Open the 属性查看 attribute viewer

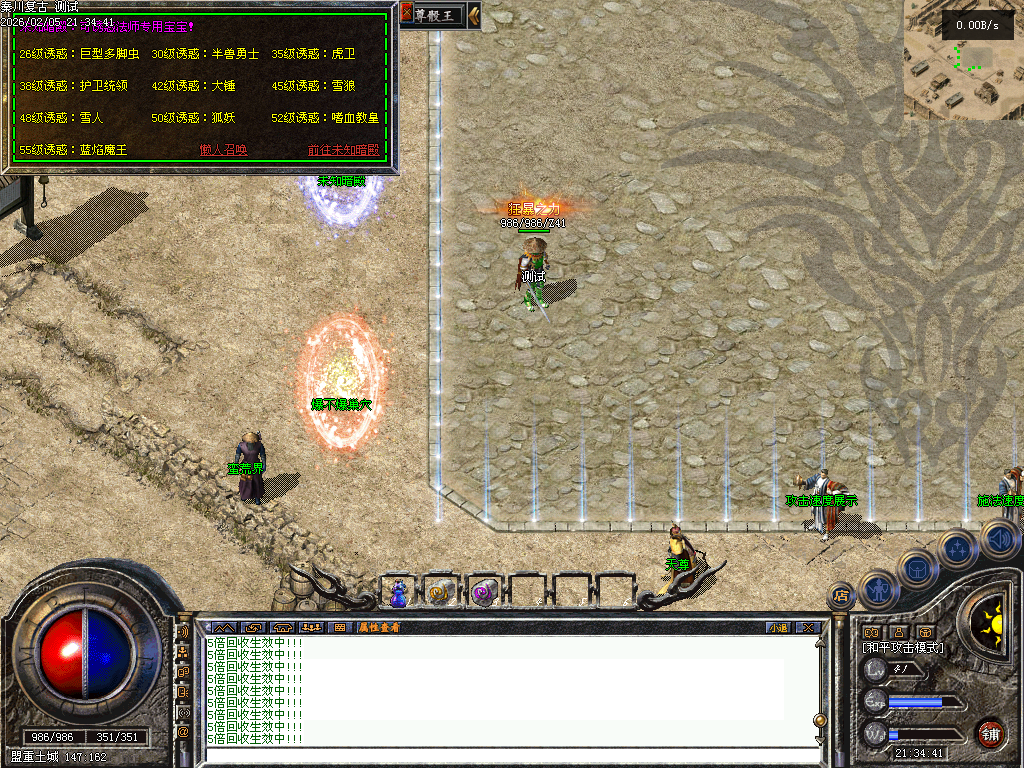[x=379, y=627]
